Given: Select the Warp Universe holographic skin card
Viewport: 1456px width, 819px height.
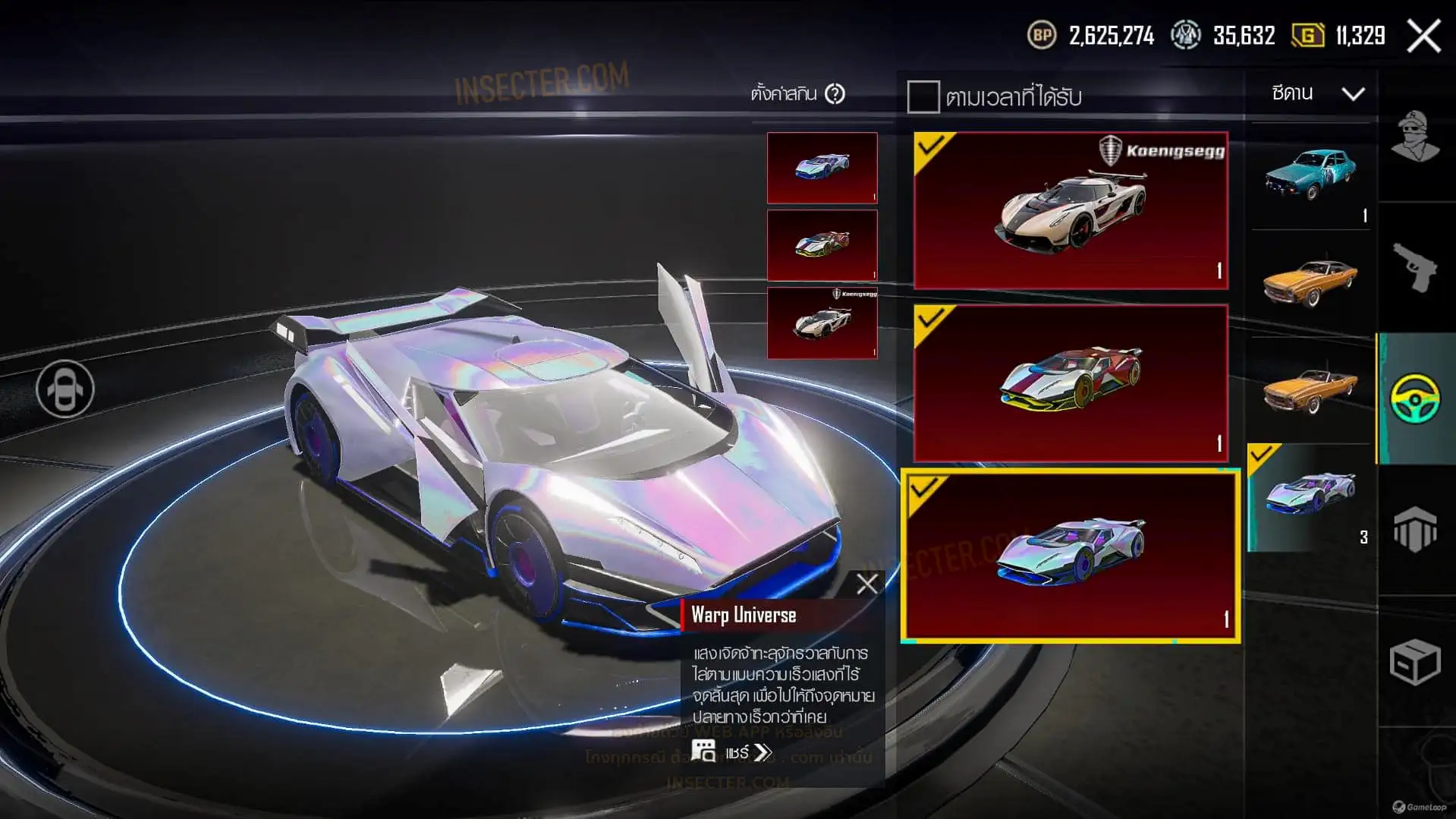Looking at the screenshot, I should coord(1071,556).
